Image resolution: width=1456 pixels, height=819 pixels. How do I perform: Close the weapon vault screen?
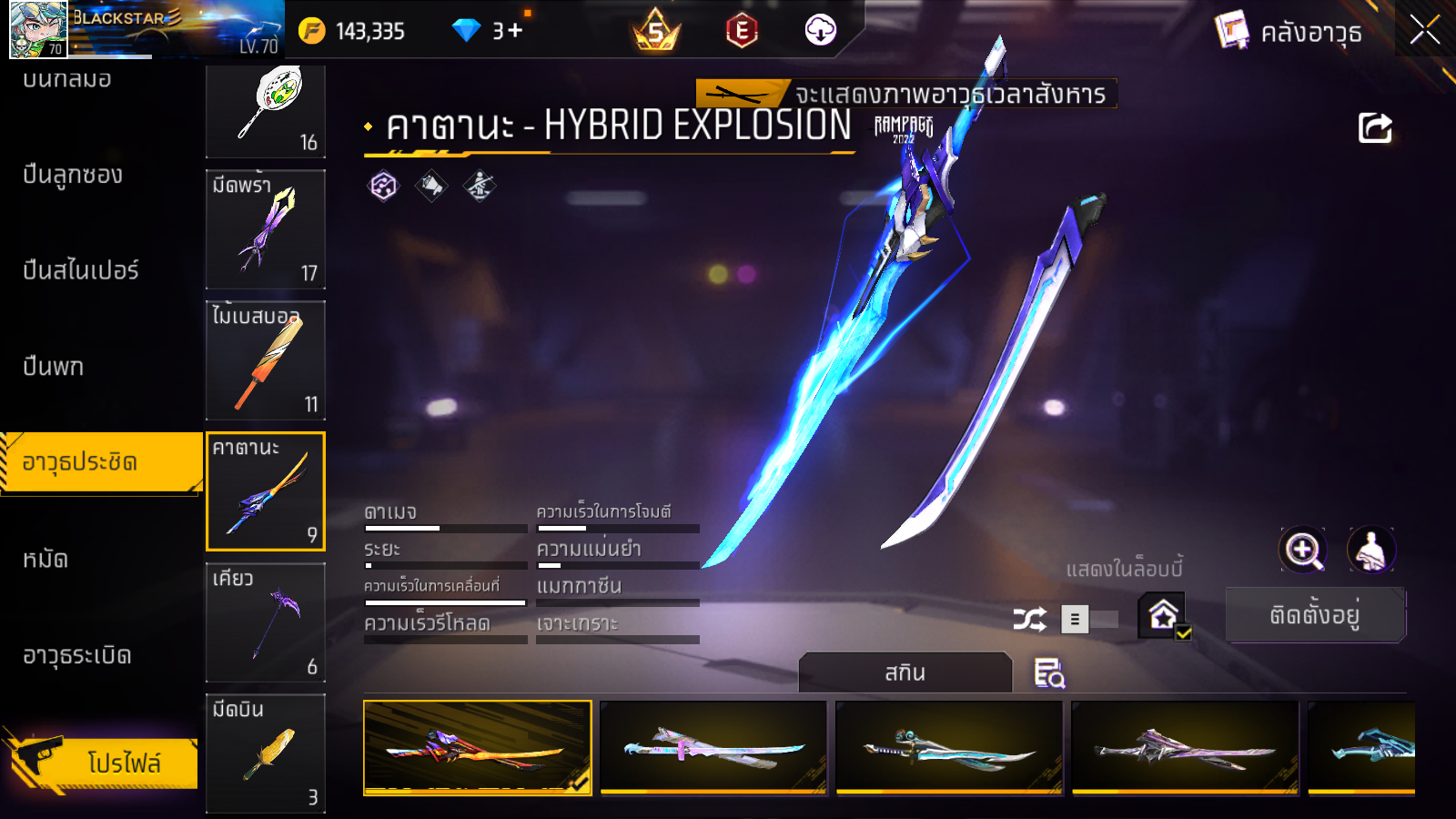[x=1424, y=30]
